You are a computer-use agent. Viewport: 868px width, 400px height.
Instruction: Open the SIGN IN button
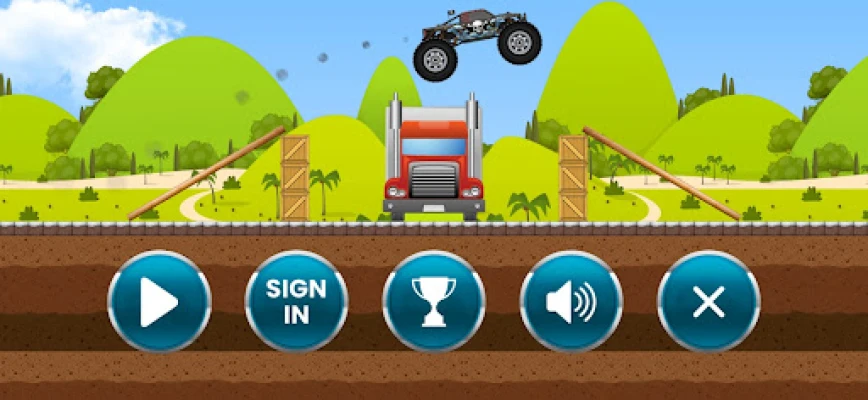point(296,301)
